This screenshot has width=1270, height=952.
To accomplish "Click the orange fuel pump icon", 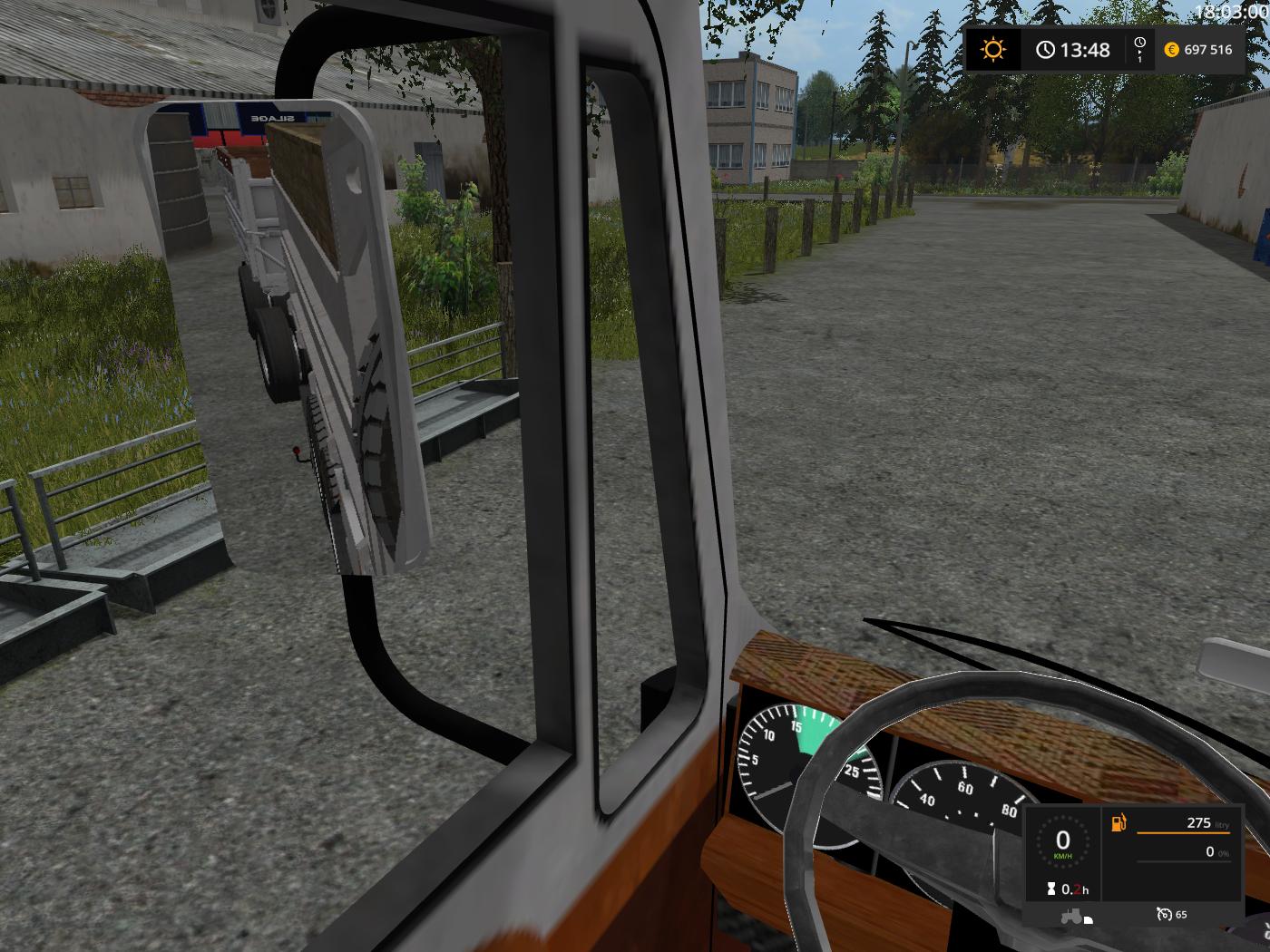I will 1119,823.
